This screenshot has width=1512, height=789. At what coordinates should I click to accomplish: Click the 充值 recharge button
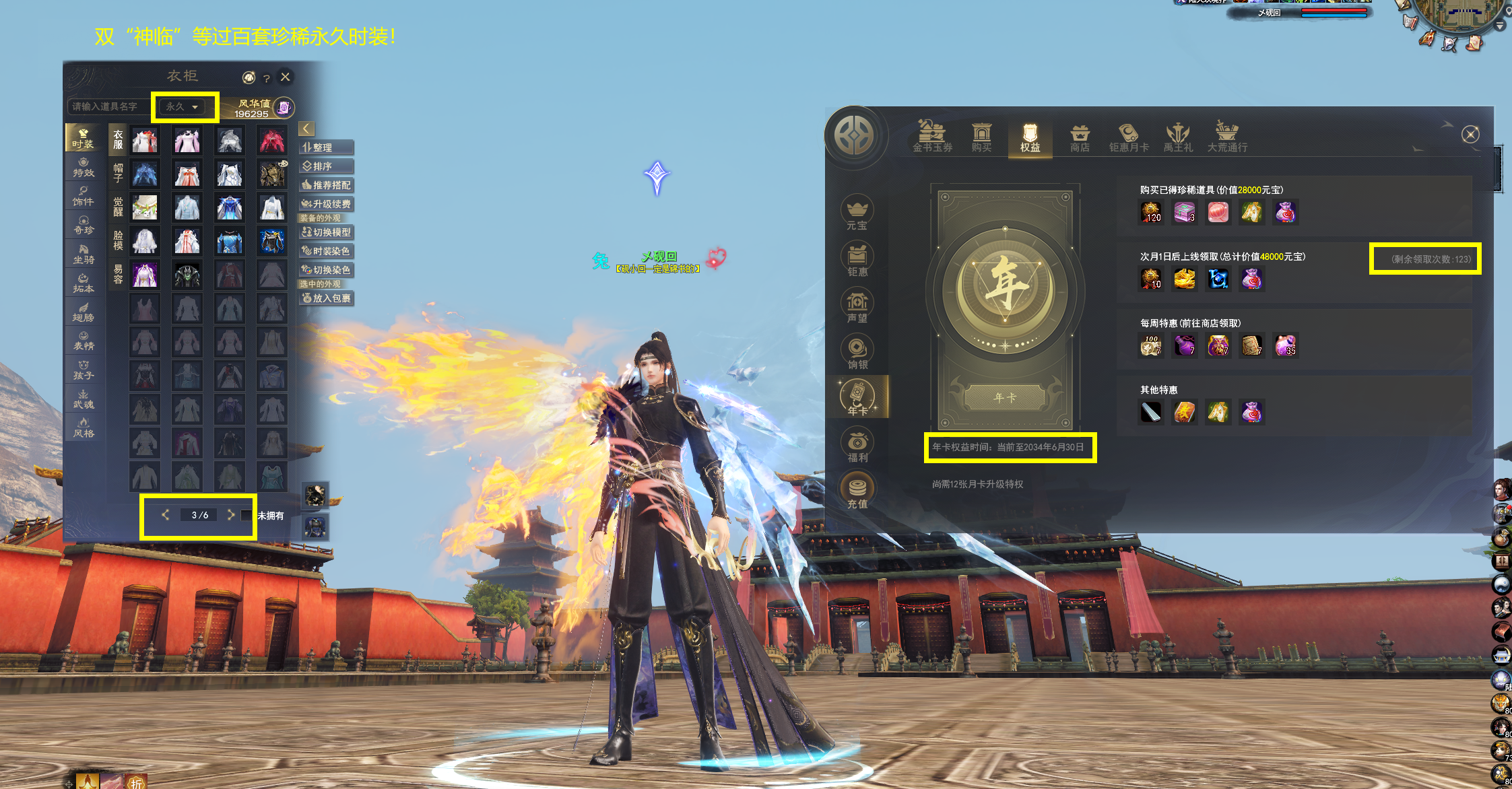click(x=857, y=492)
